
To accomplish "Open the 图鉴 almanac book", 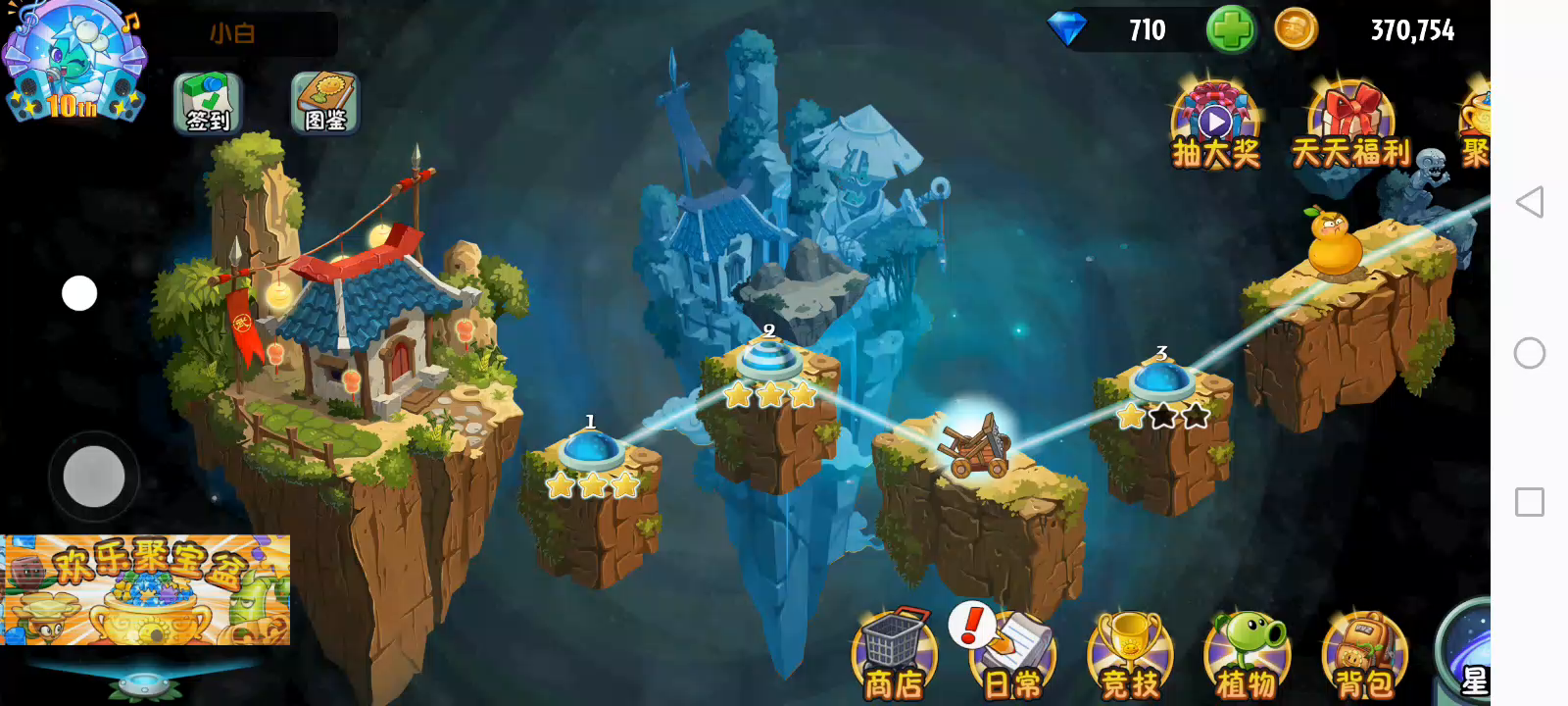I will [325, 103].
